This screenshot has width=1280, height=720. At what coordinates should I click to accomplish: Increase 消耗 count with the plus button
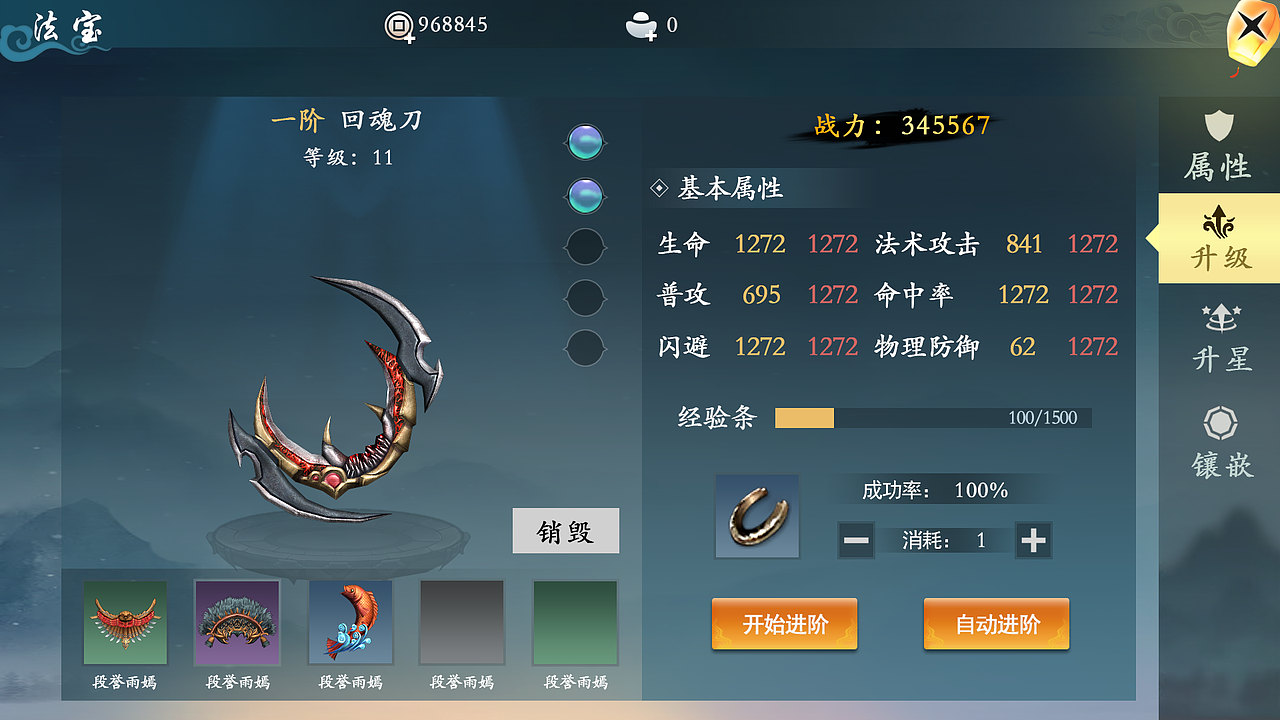tap(1033, 540)
